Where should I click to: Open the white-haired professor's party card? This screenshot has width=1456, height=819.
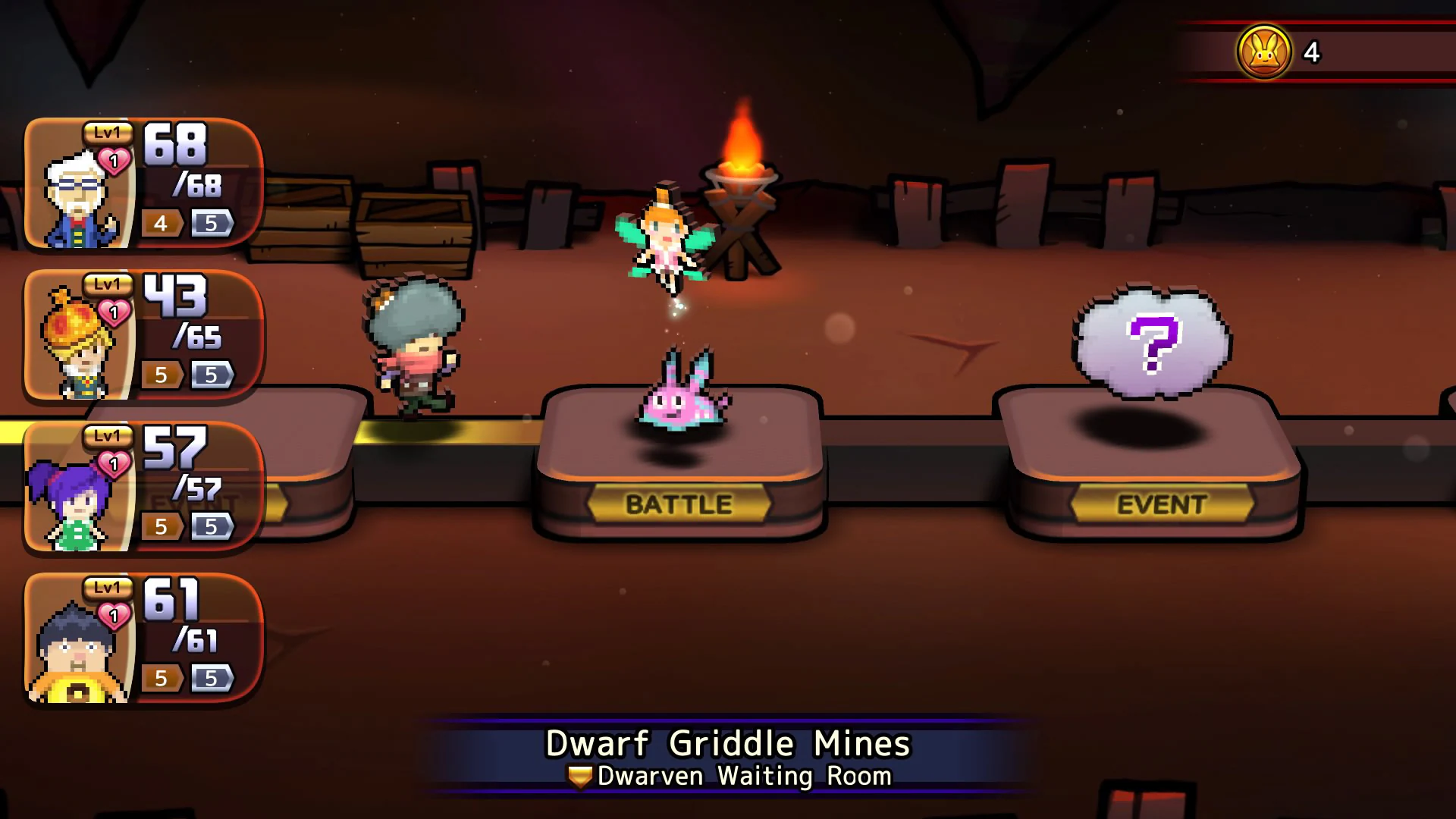(143, 184)
